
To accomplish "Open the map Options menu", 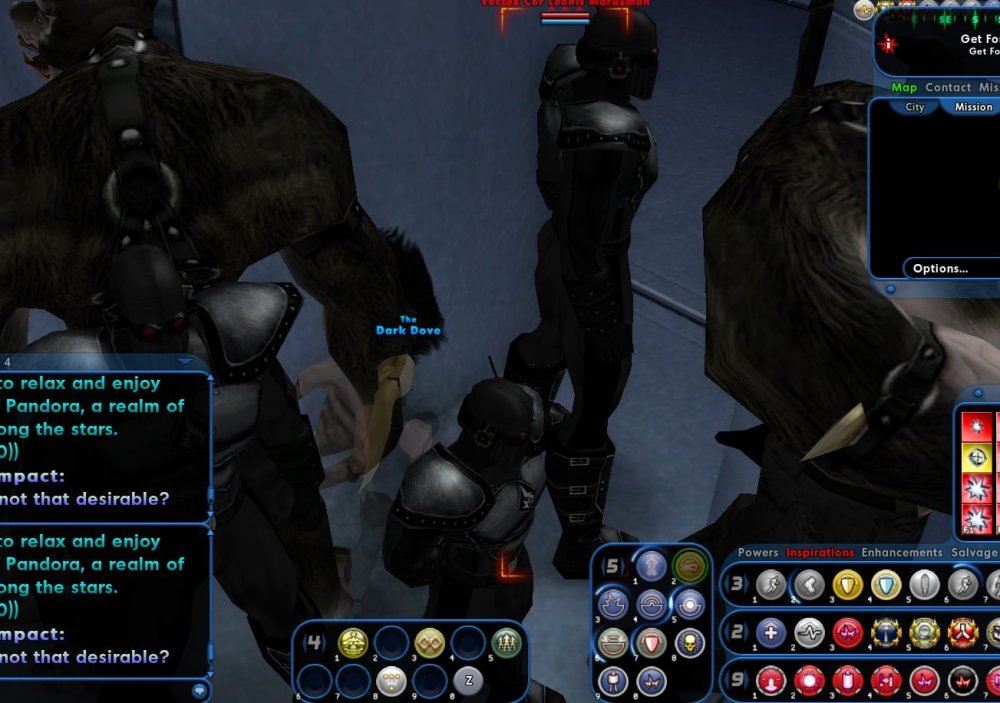I will tap(940, 268).
